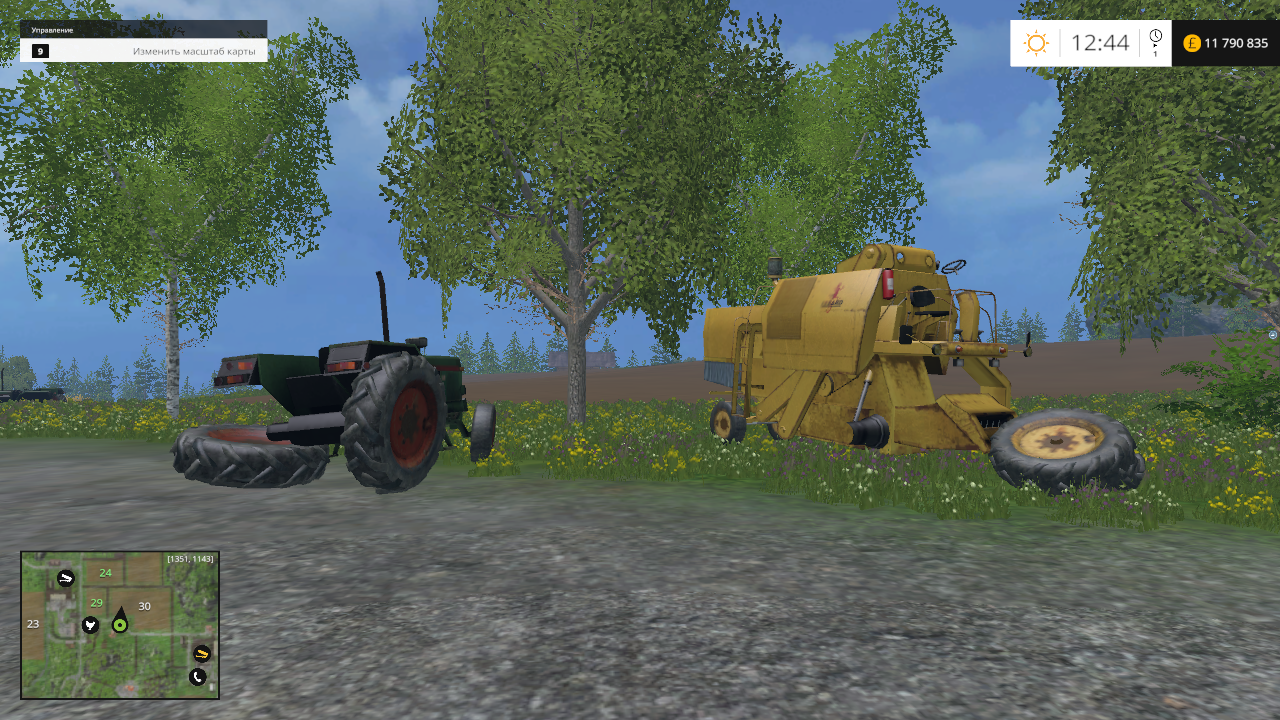Click the sun weather icon in the HUD
This screenshot has height=720, width=1280.
coord(1036,43)
